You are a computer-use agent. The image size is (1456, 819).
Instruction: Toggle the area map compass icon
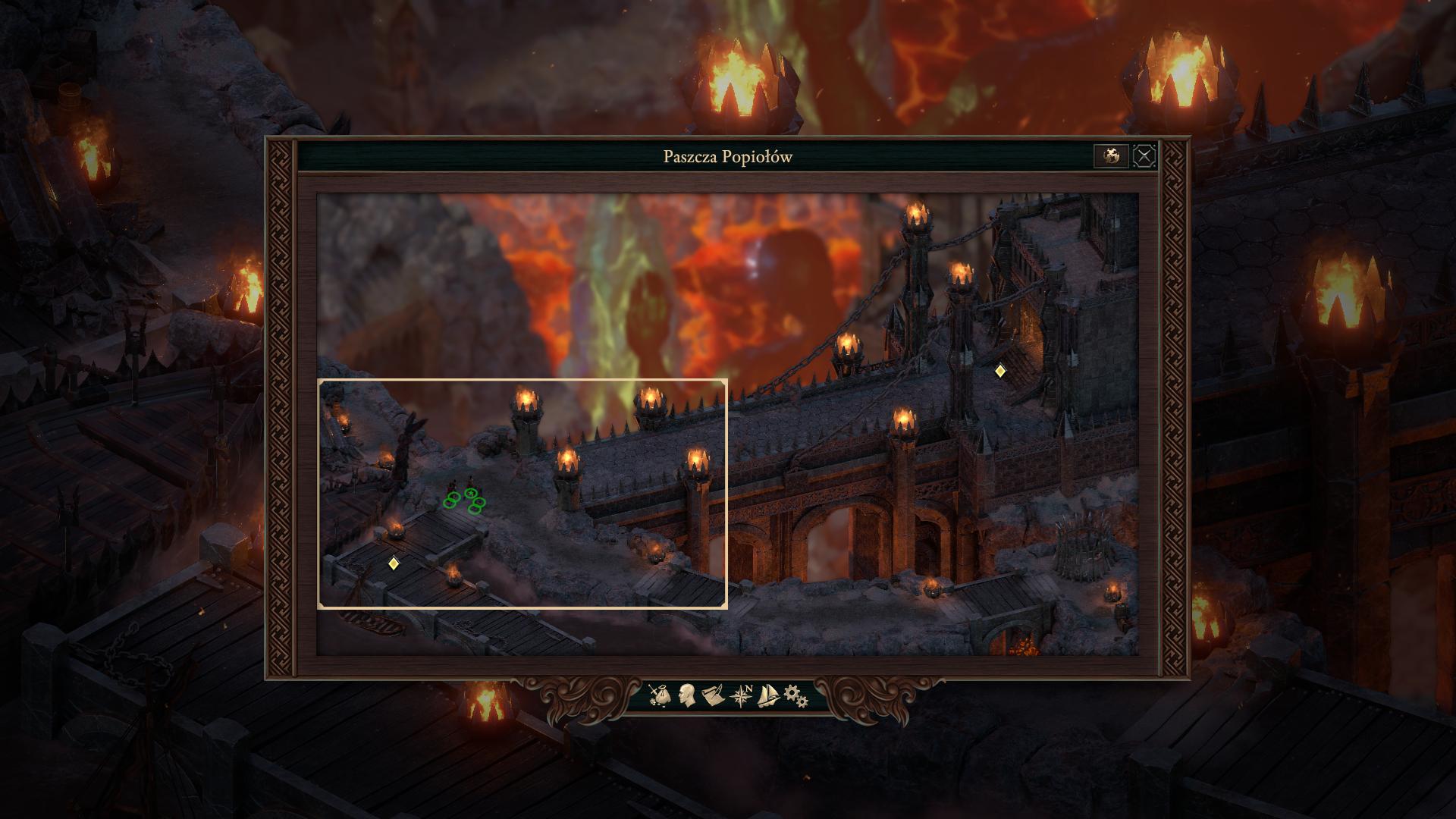coord(741,695)
